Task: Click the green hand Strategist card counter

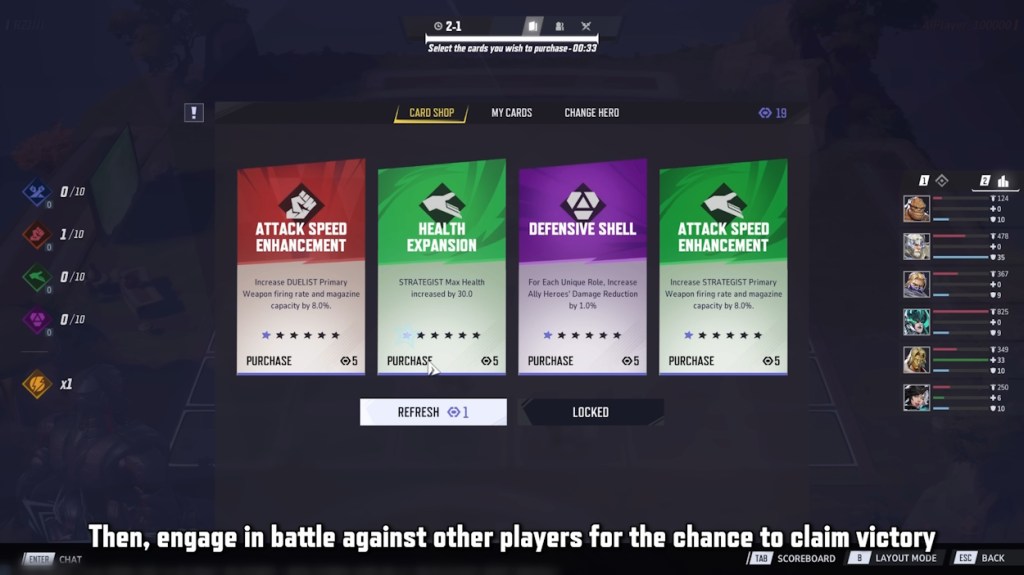Action: point(37,277)
